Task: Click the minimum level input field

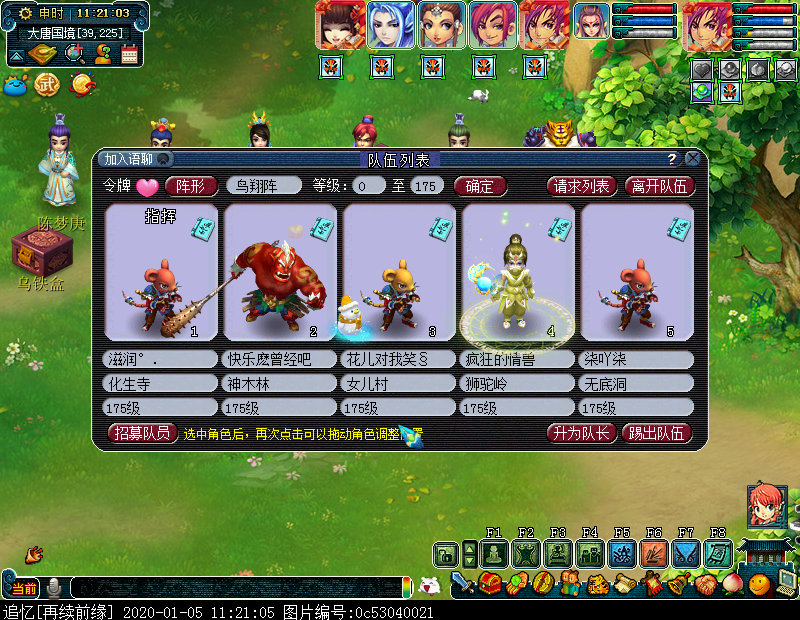Action: 368,185
